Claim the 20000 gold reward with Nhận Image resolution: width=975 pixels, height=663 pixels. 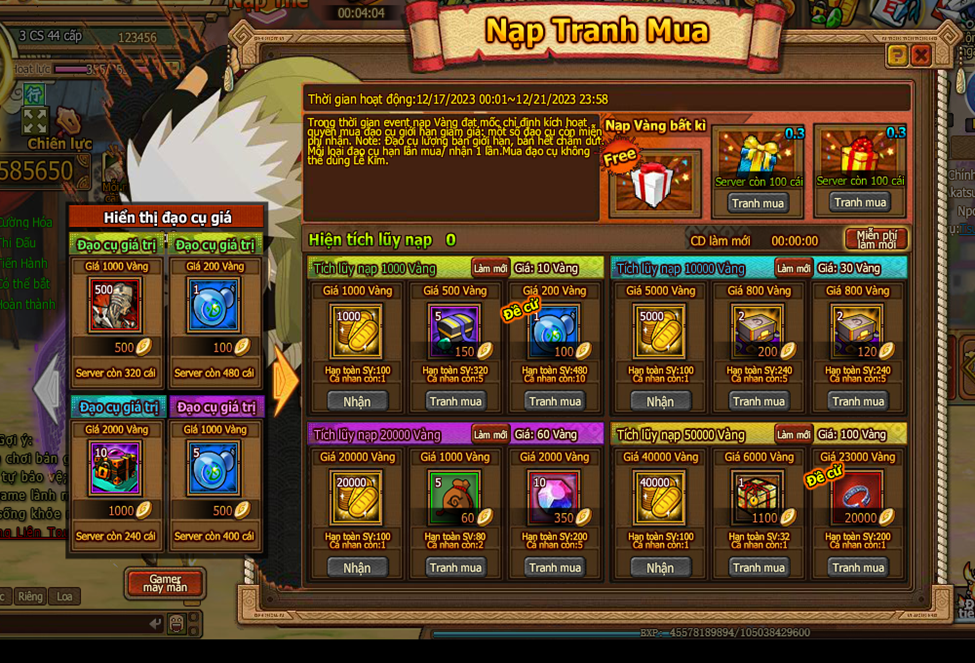[357, 568]
